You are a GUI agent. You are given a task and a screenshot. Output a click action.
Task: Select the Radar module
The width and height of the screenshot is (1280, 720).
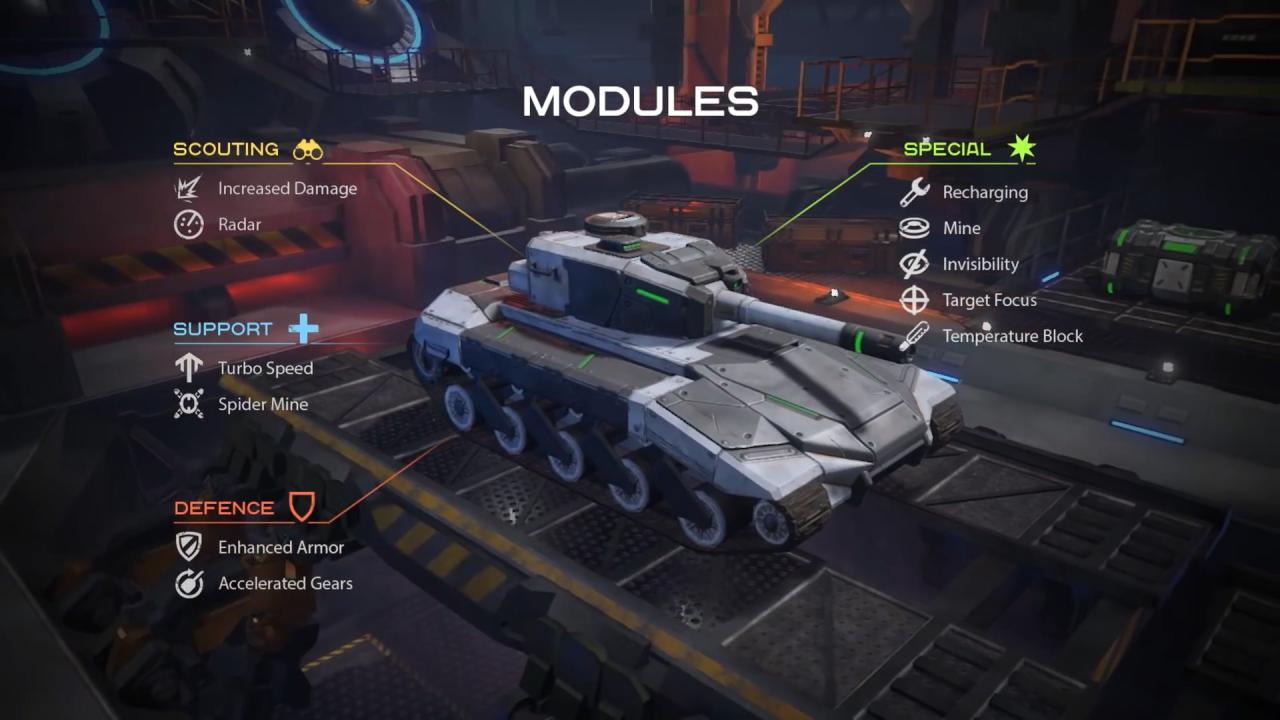click(x=239, y=224)
